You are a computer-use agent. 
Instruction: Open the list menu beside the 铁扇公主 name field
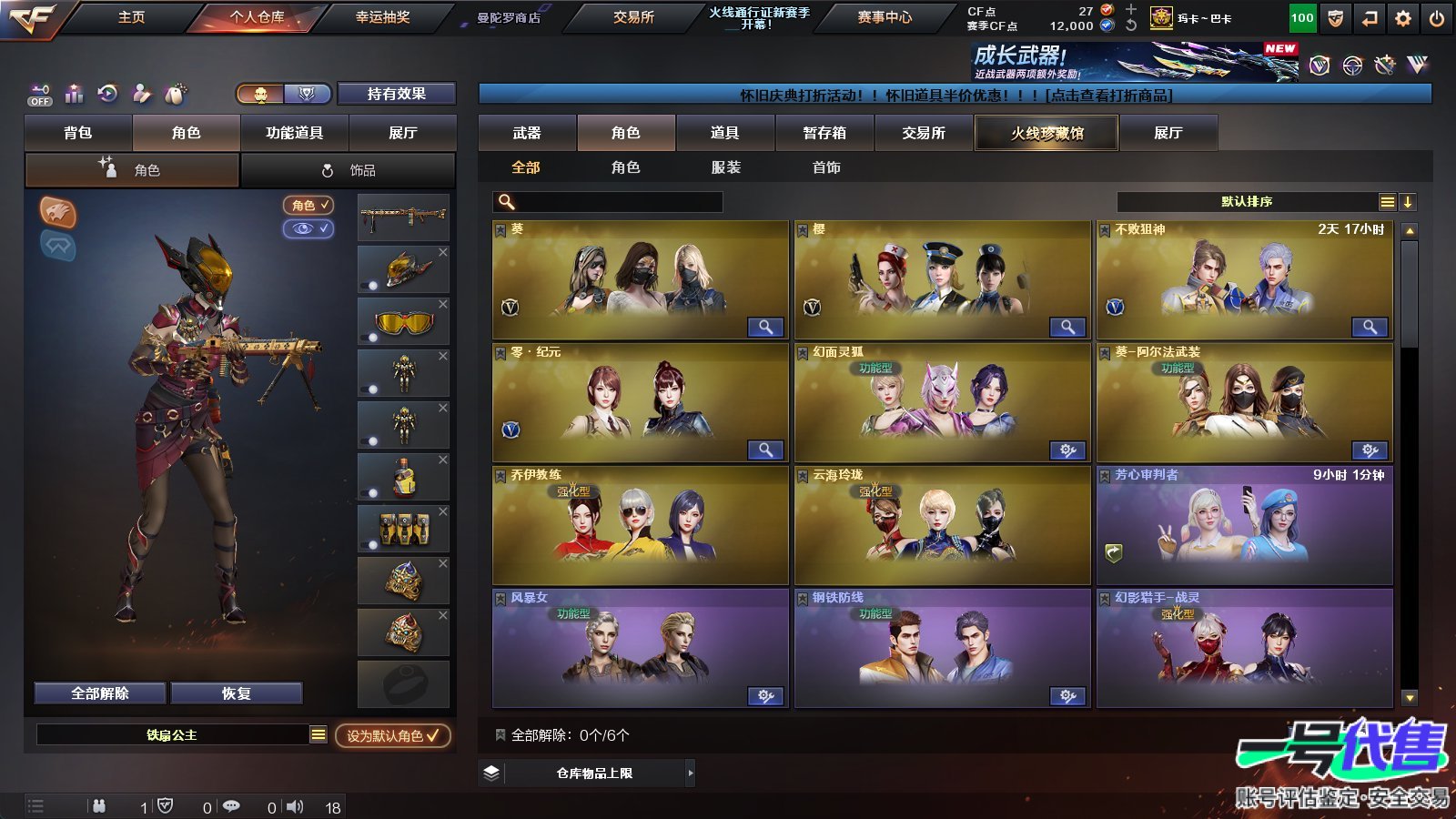(317, 734)
